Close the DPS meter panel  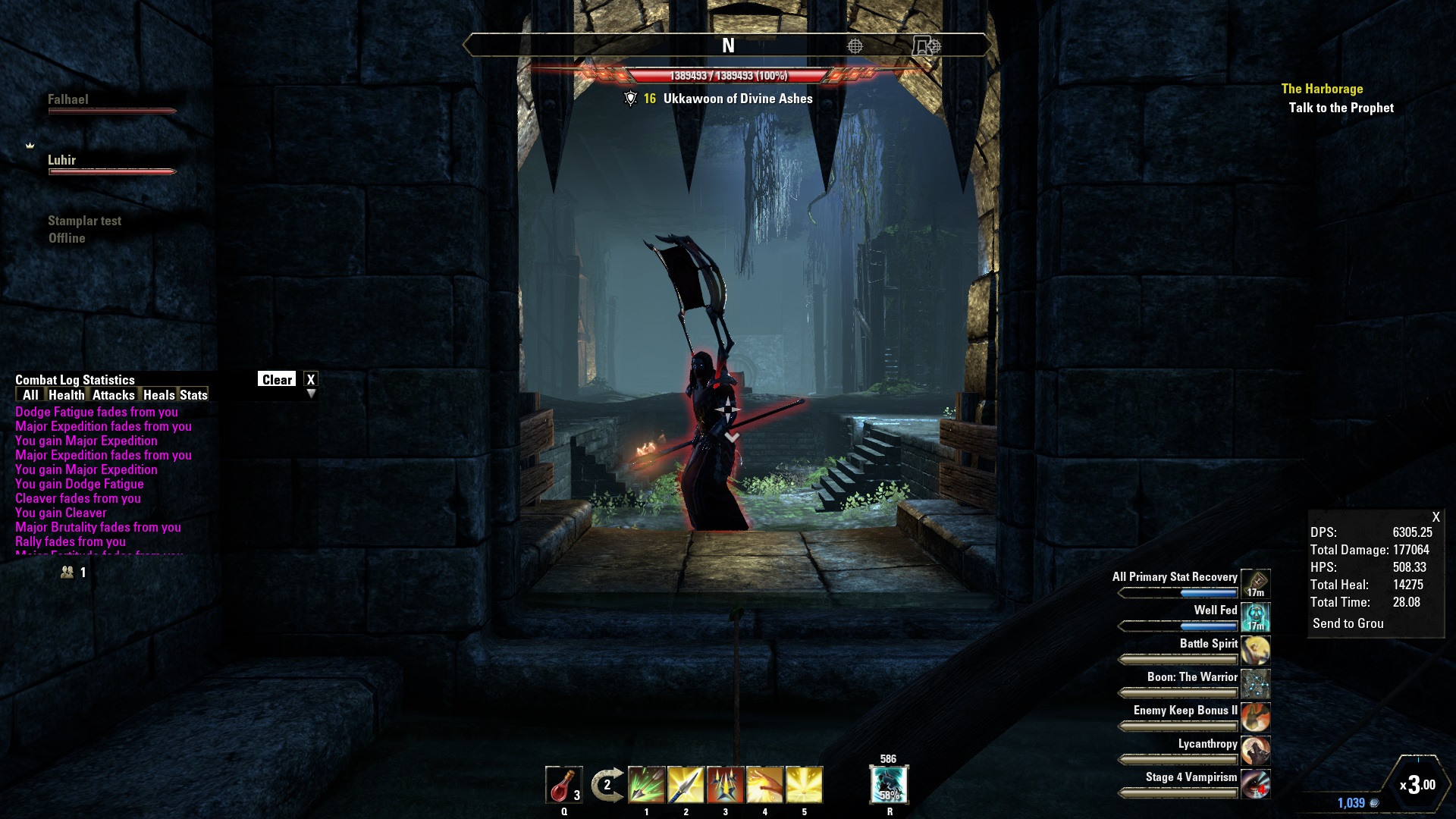point(1436,517)
